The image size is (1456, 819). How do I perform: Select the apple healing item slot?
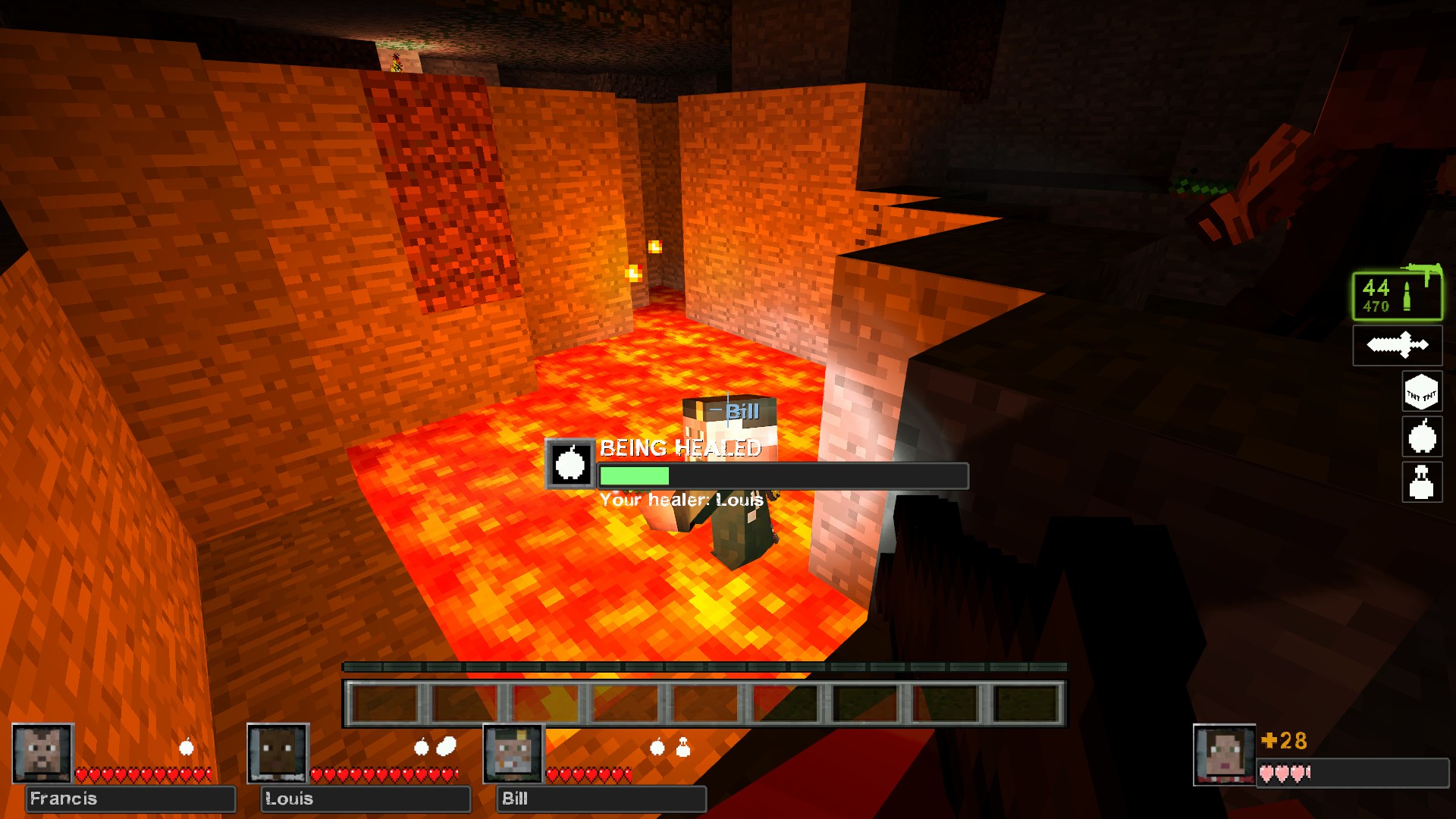click(1421, 437)
